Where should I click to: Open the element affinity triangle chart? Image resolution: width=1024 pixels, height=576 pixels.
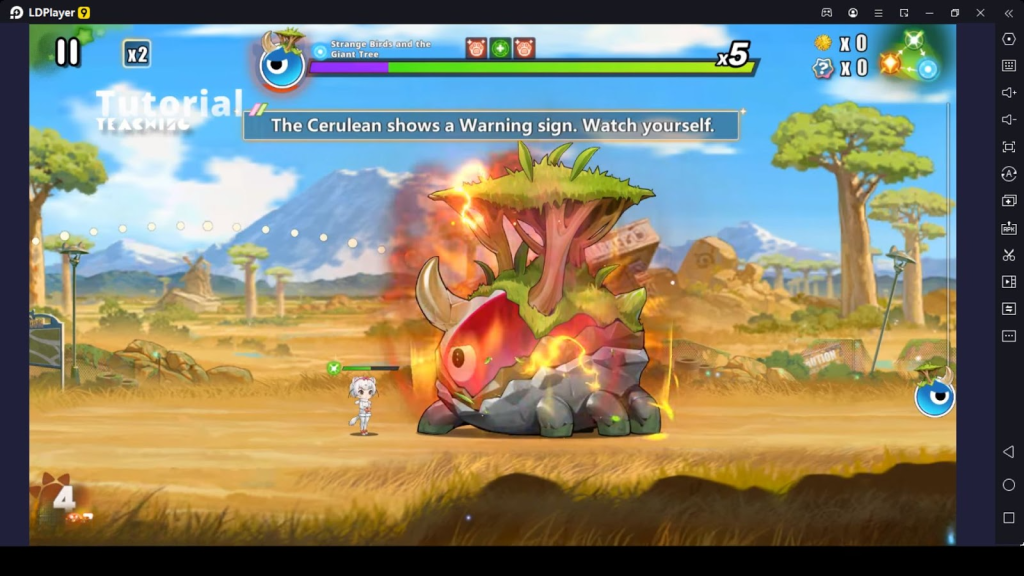[913, 56]
